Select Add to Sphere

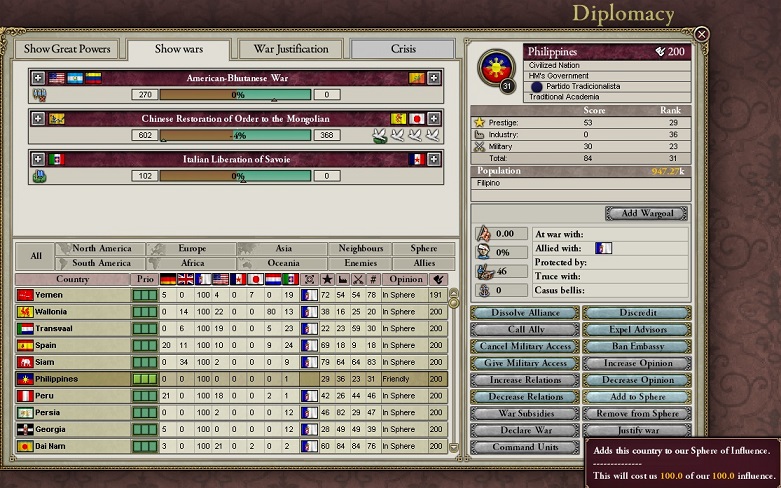click(x=637, y=397)
